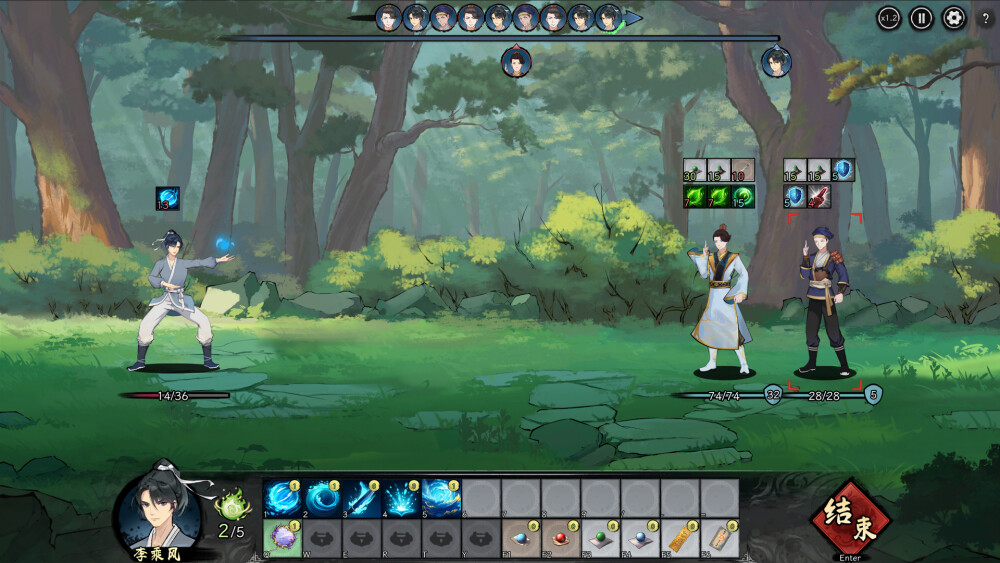Click the 李乘风 character portrait
1000x563 pixels.
[154, 506]
